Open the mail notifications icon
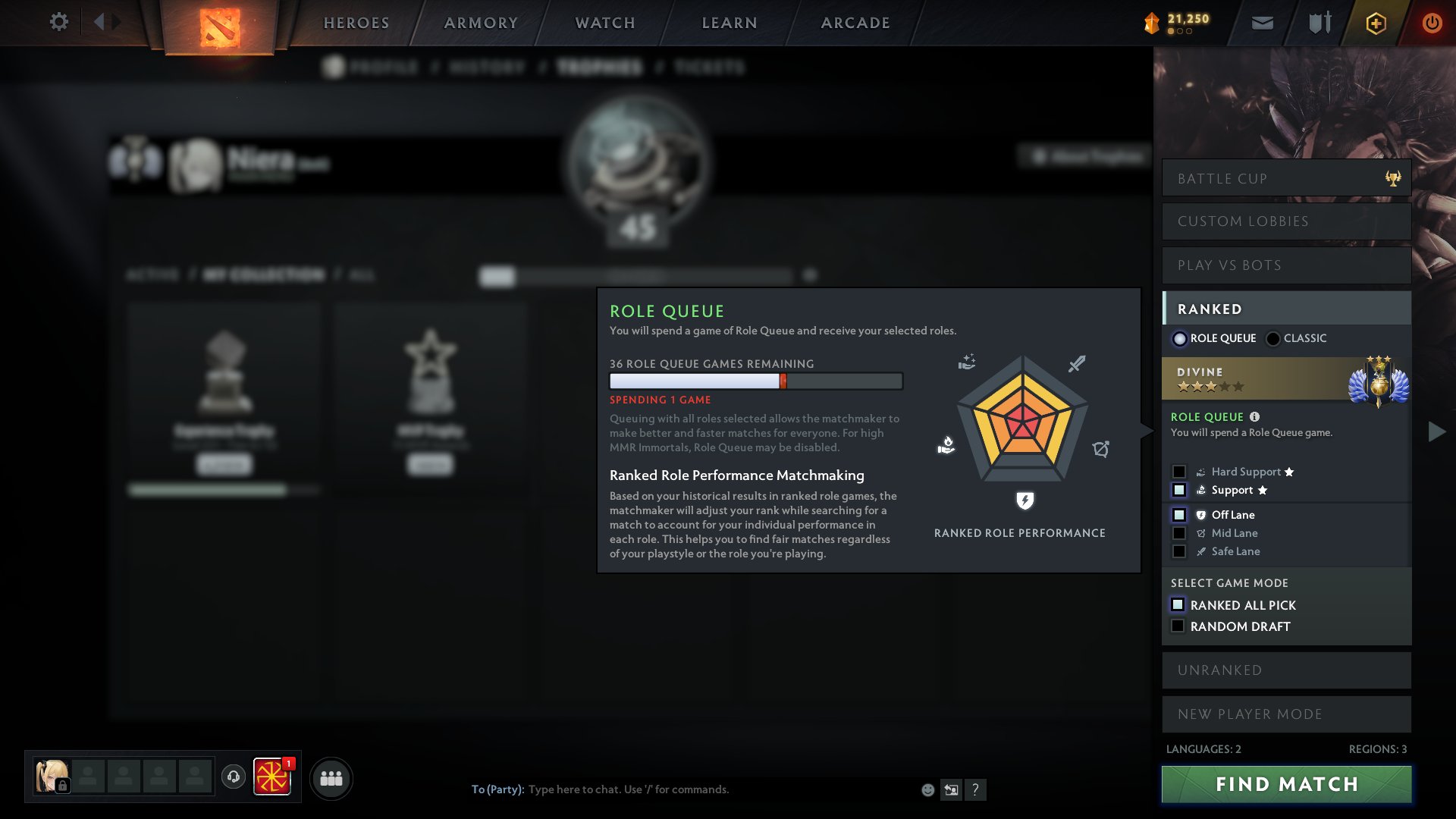 click(x=1262, y=22)
